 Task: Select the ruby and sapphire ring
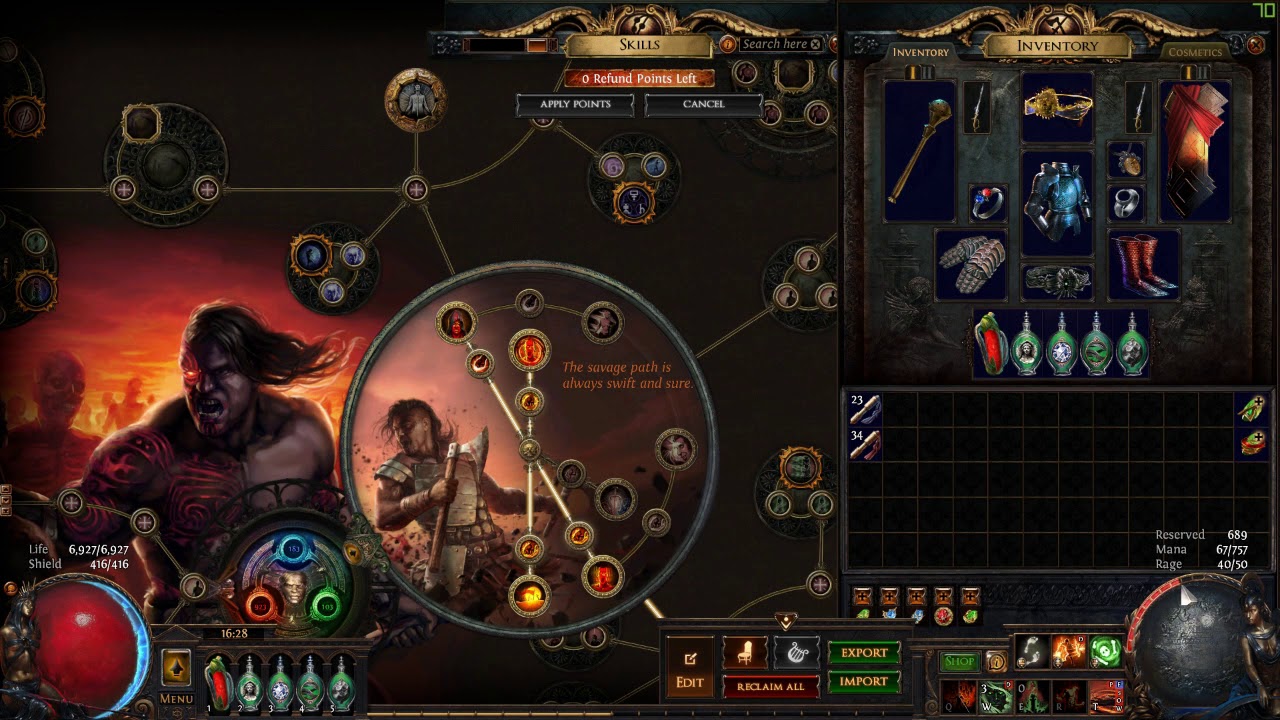tap(988, 203)
